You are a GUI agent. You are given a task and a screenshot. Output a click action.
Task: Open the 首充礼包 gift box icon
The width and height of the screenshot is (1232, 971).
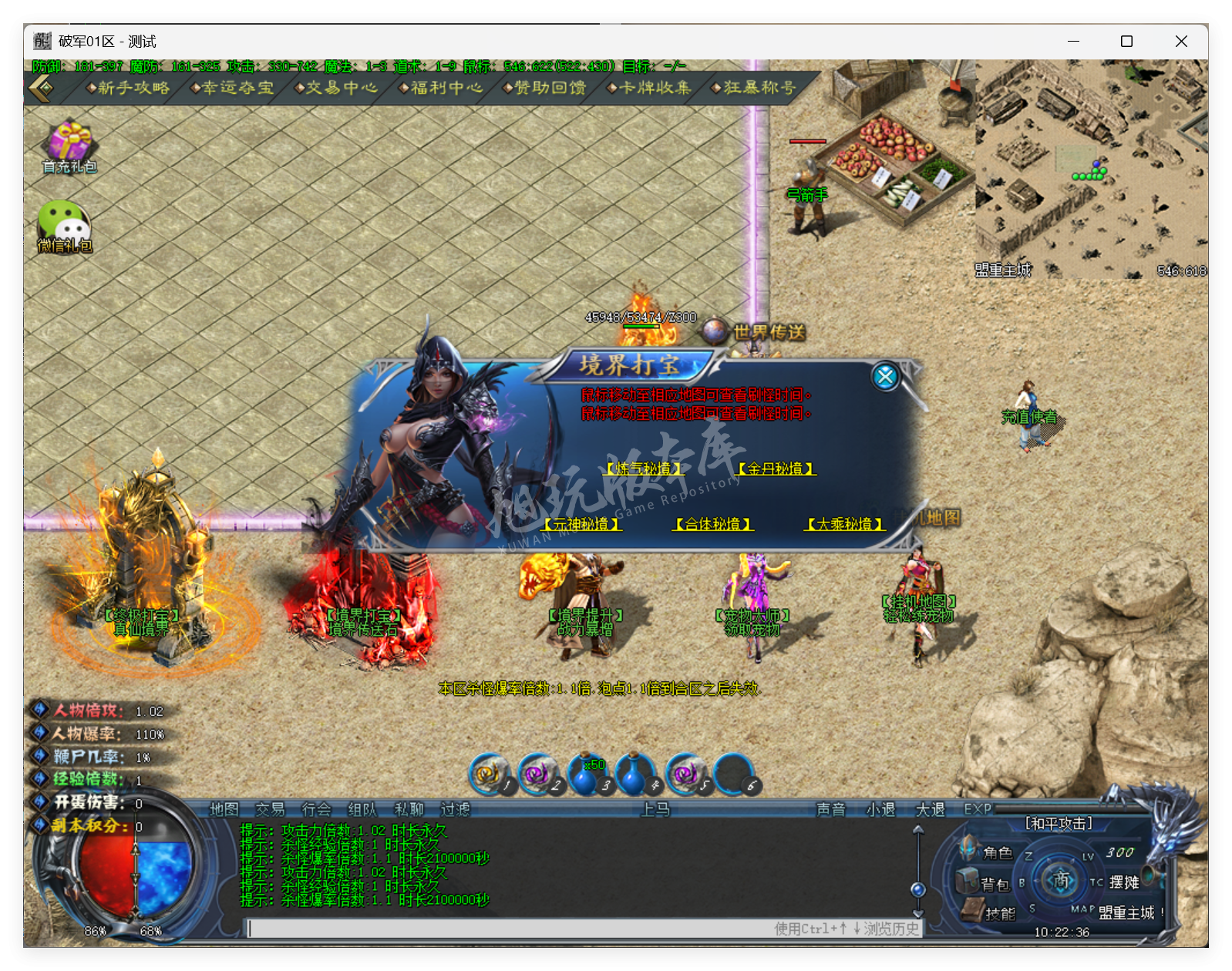[69, 144]
